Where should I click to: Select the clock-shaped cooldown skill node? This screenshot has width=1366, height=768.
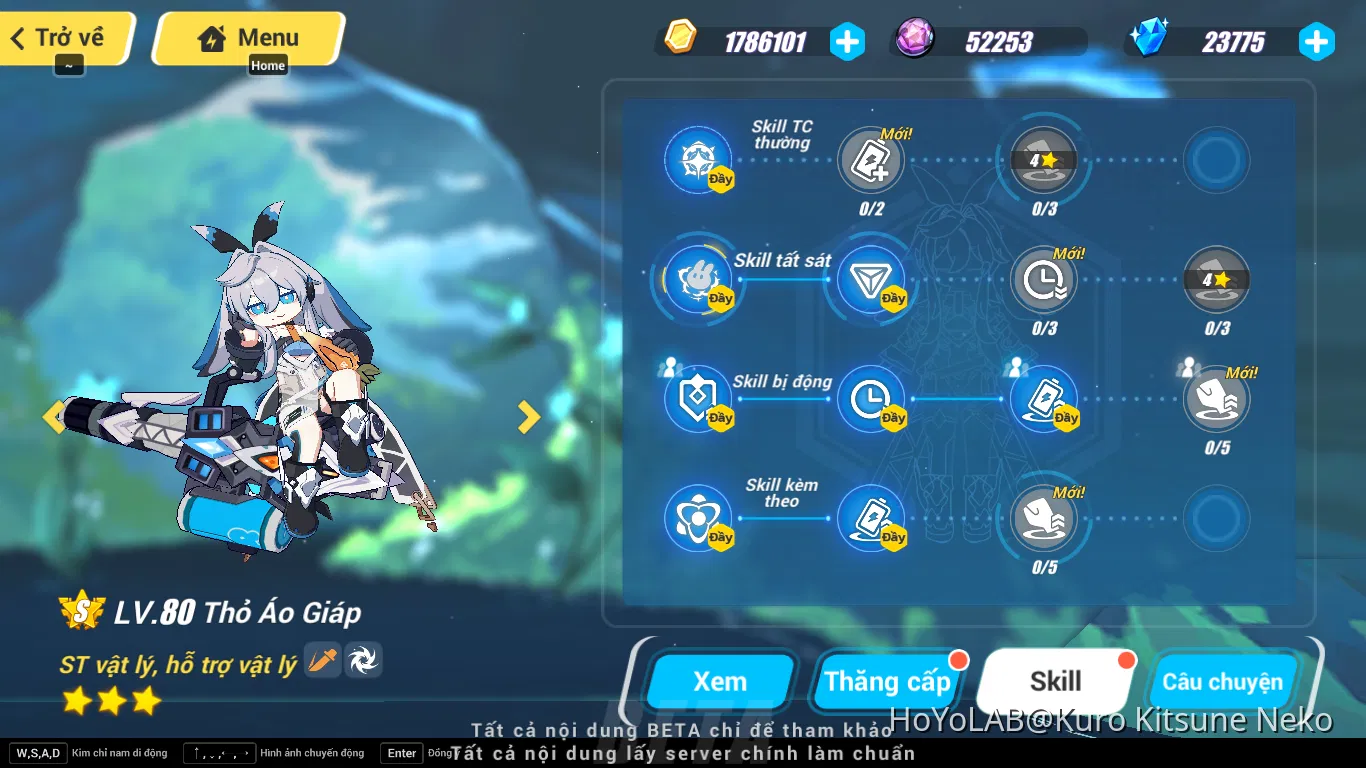pyautogui.click(x=1043, y=279)
